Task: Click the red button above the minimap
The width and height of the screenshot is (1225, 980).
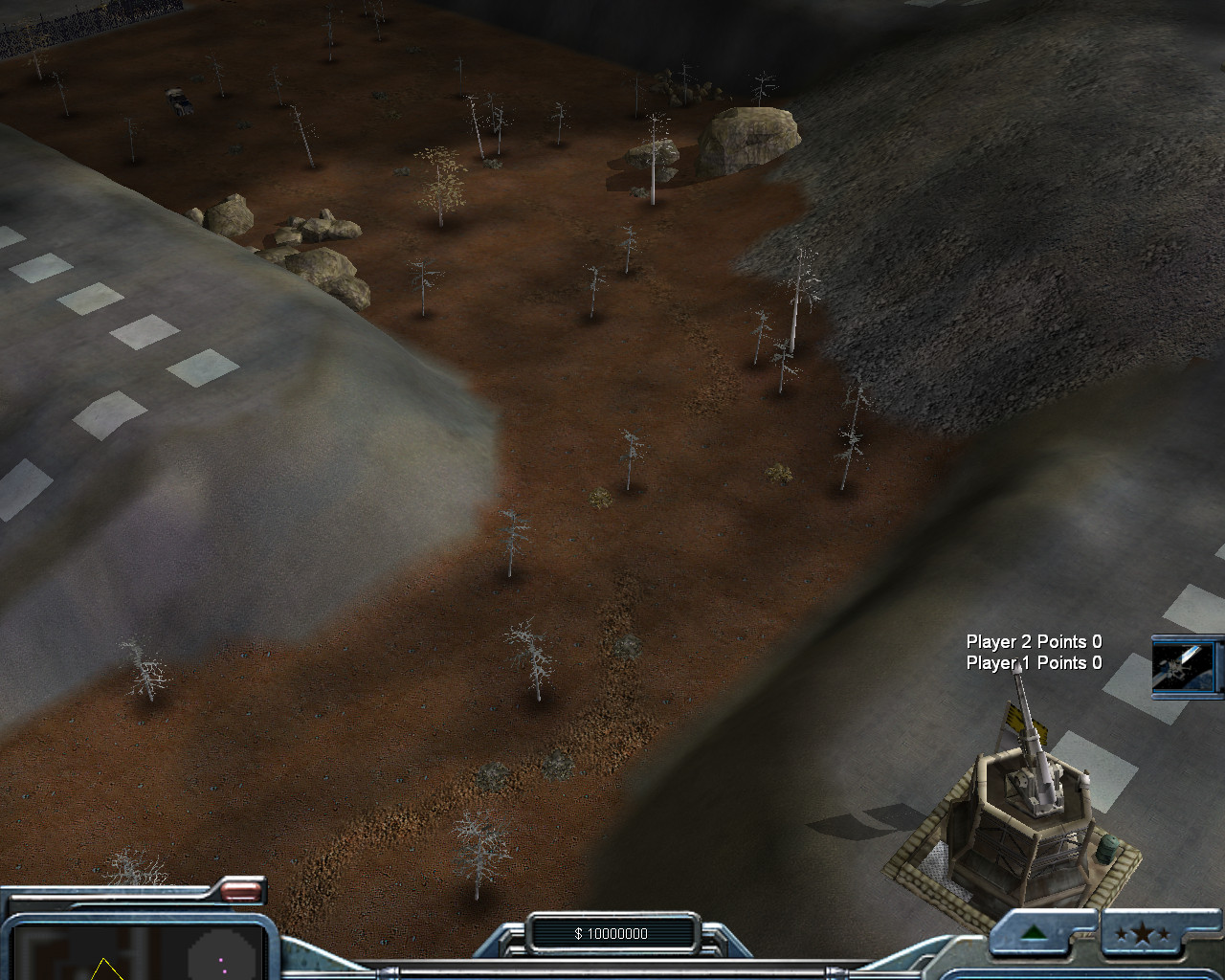Action: coord(241,892)
